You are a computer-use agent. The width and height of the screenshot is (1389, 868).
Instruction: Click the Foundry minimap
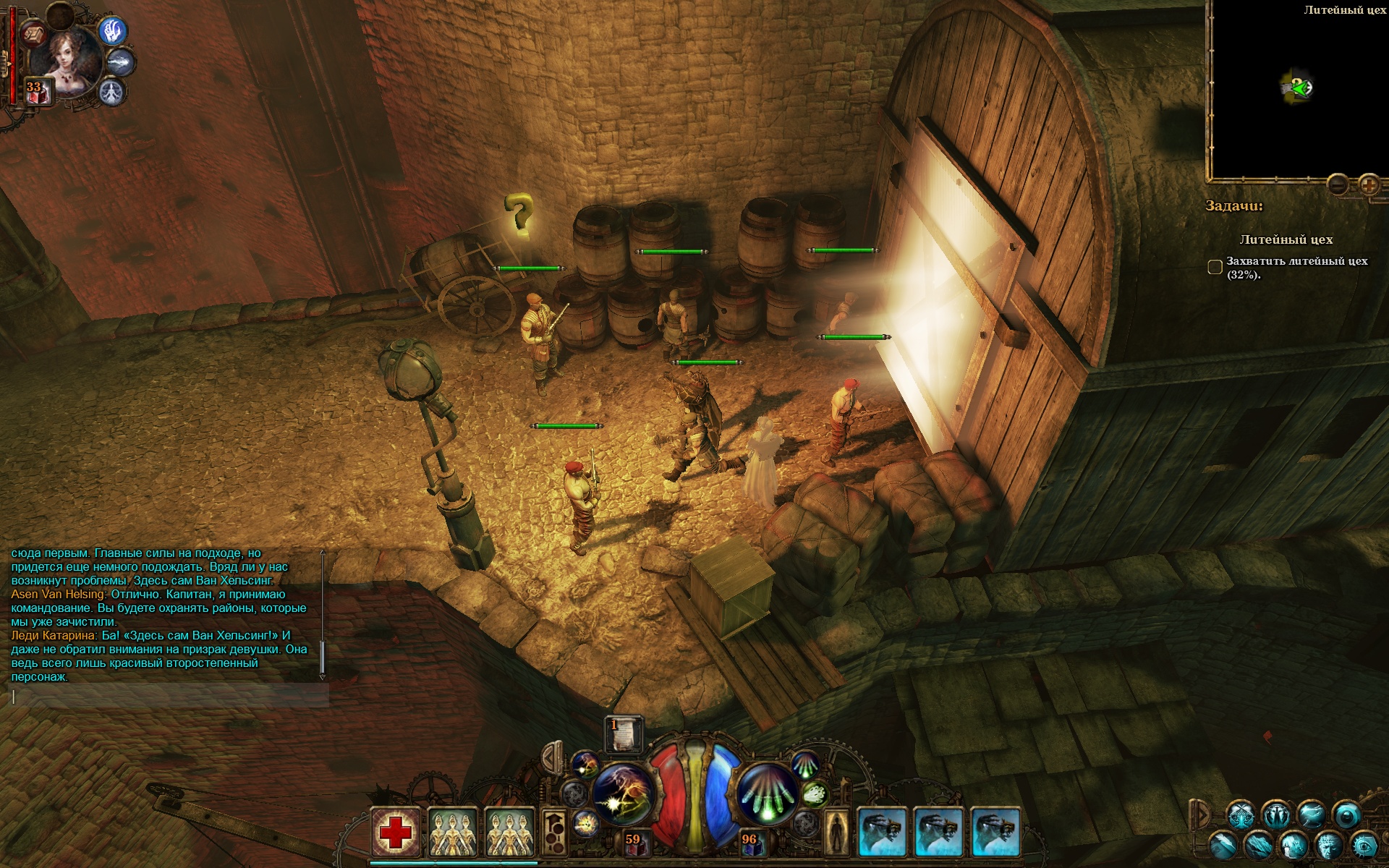[1298, 90]
